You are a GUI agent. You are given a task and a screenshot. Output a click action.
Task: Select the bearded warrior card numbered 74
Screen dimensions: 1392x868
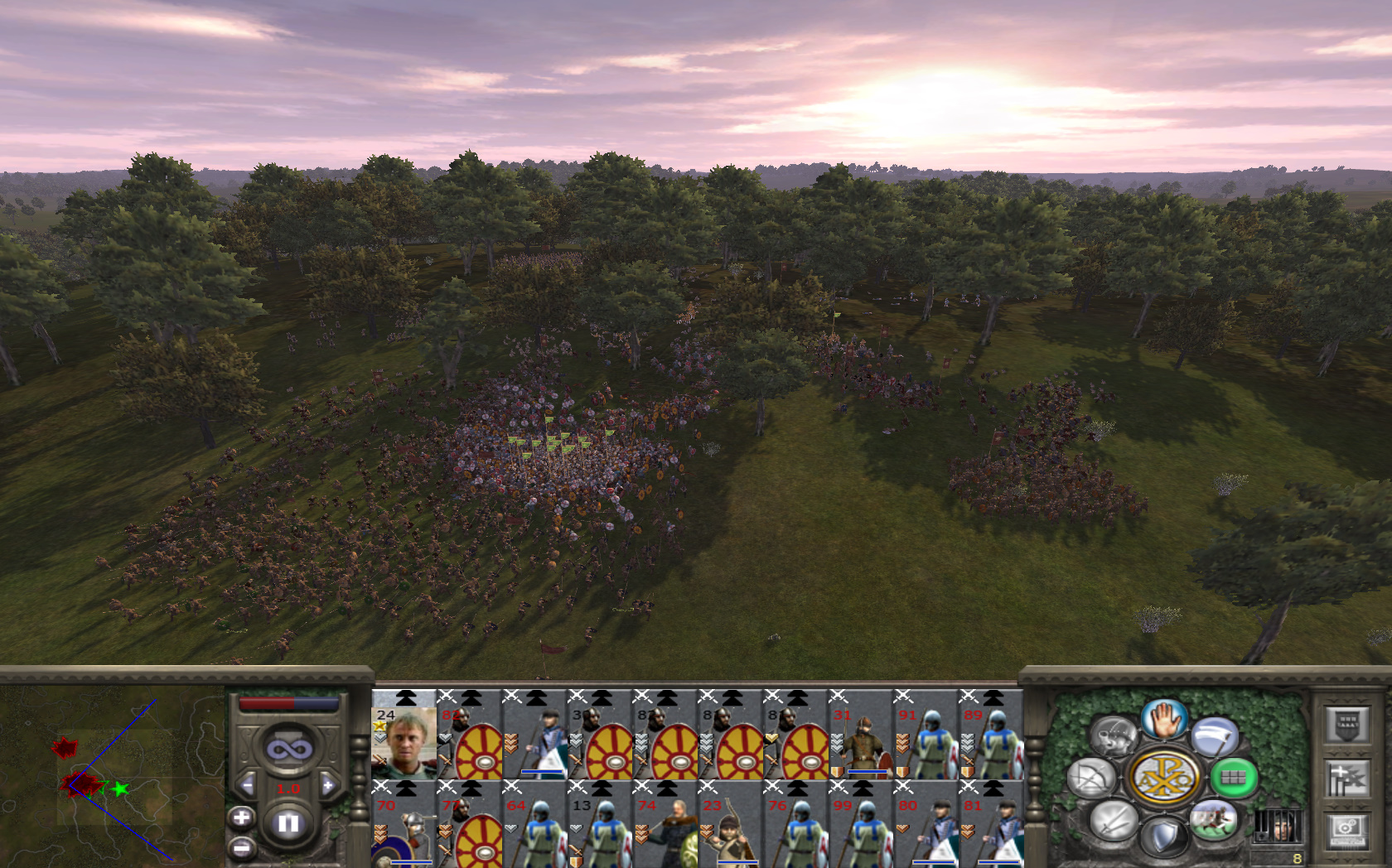[665, 826]
